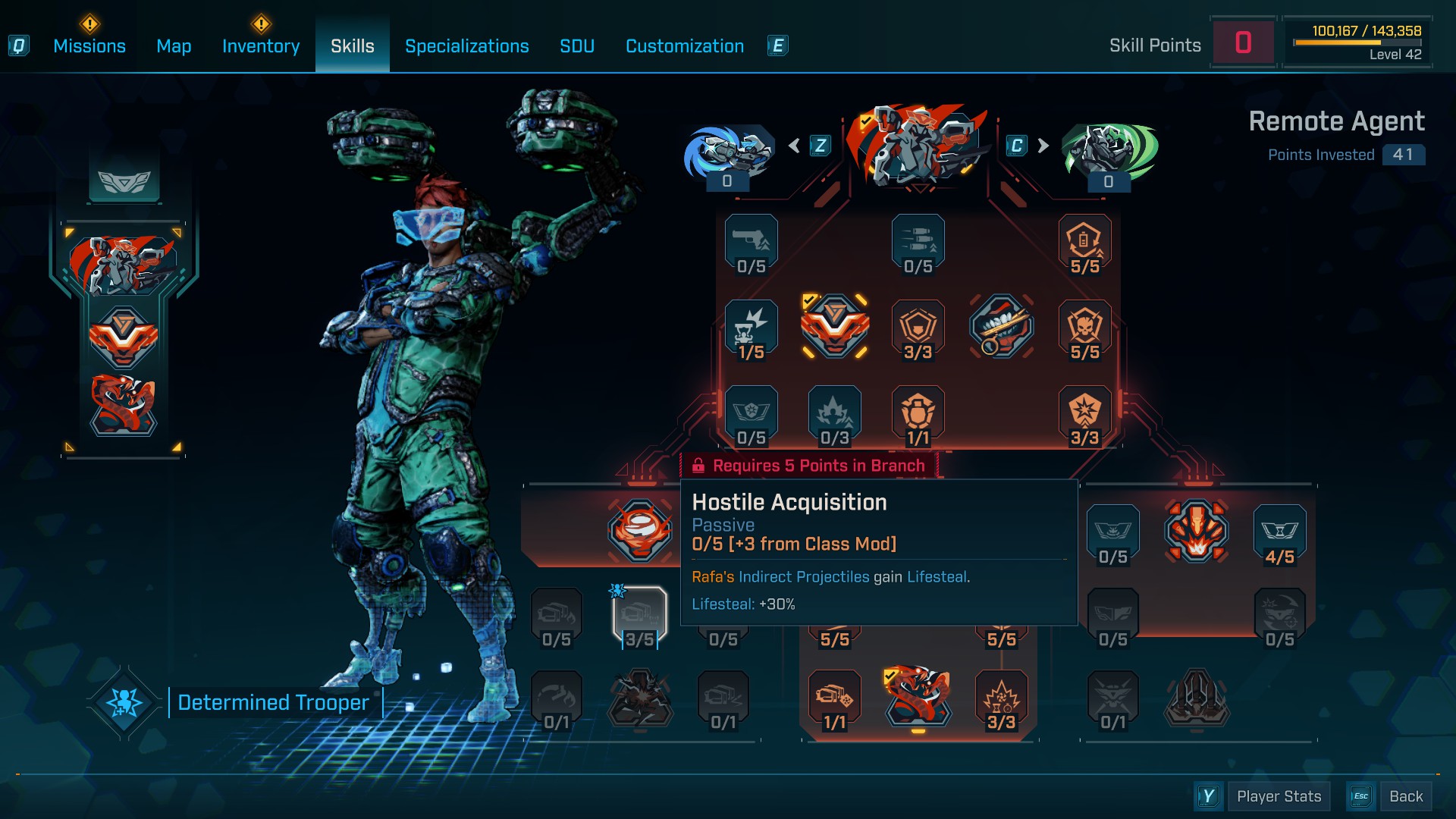The image size is (1456, 819).
Task: Select the 3/3 explosion skill on the right
Action: (1084, 413)
